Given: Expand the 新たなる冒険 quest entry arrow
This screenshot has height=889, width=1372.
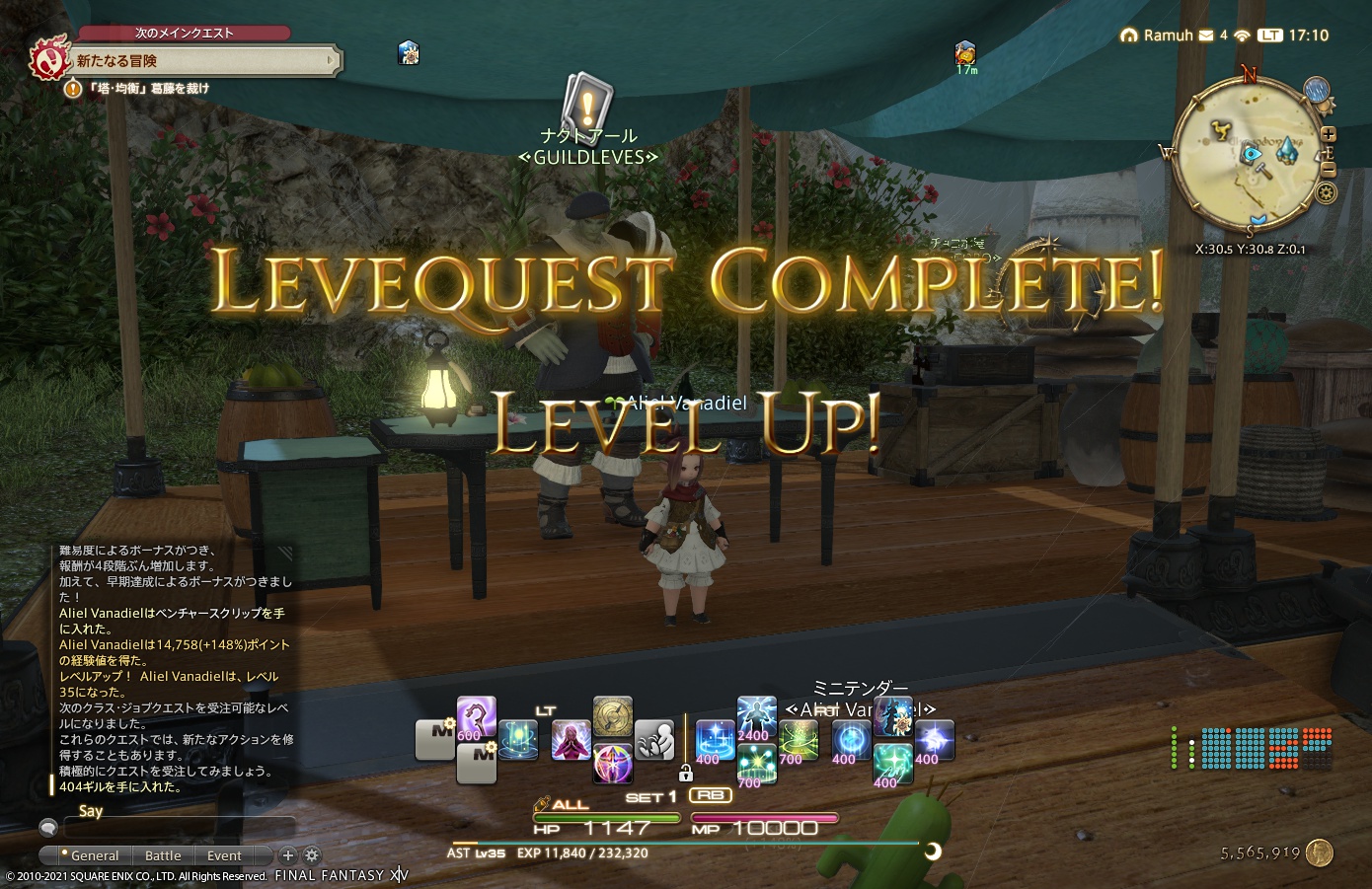Looking at the screenshot, I should click(x=334, y=60).
